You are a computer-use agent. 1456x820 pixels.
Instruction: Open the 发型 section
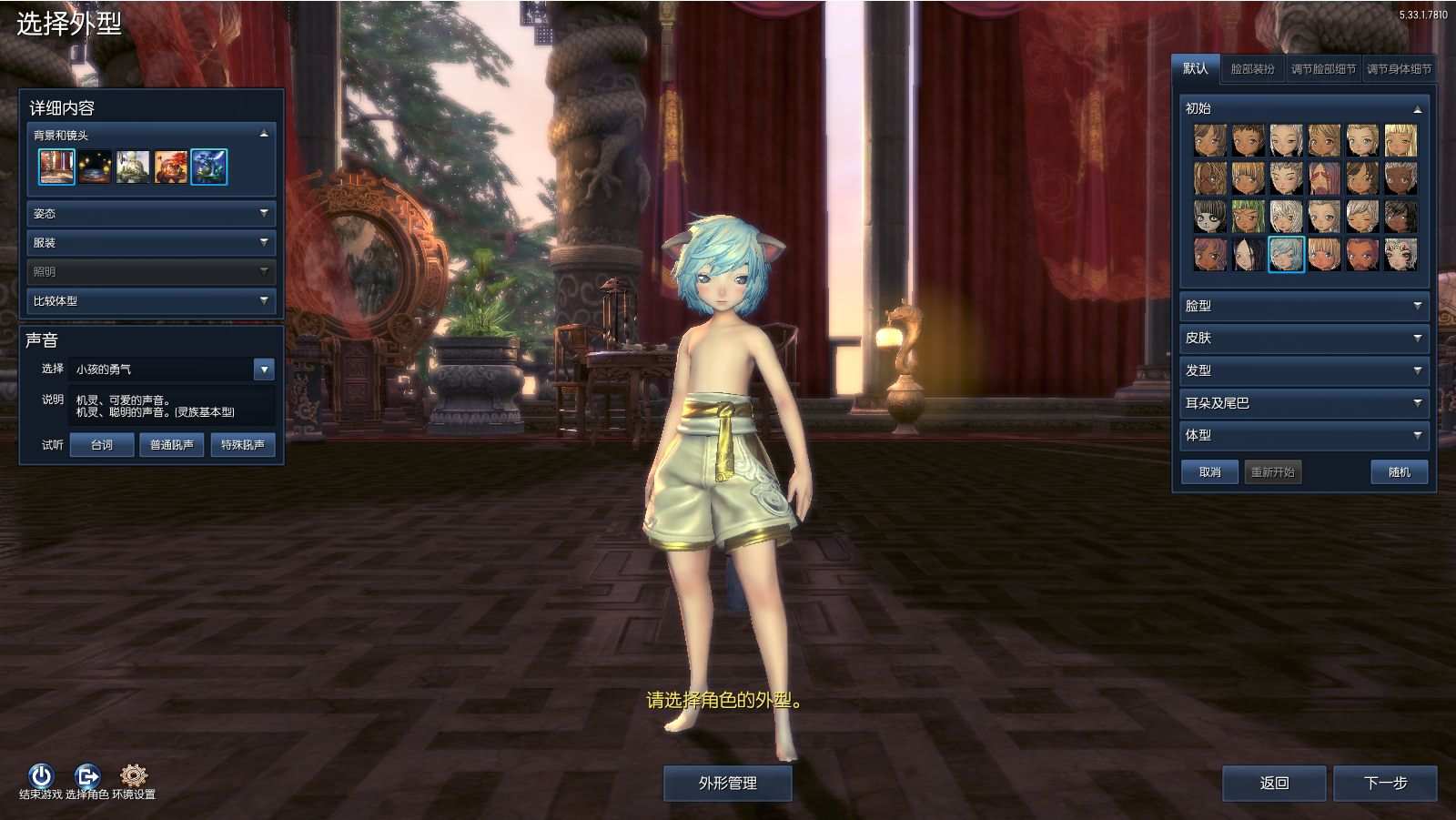(1302, 370)
